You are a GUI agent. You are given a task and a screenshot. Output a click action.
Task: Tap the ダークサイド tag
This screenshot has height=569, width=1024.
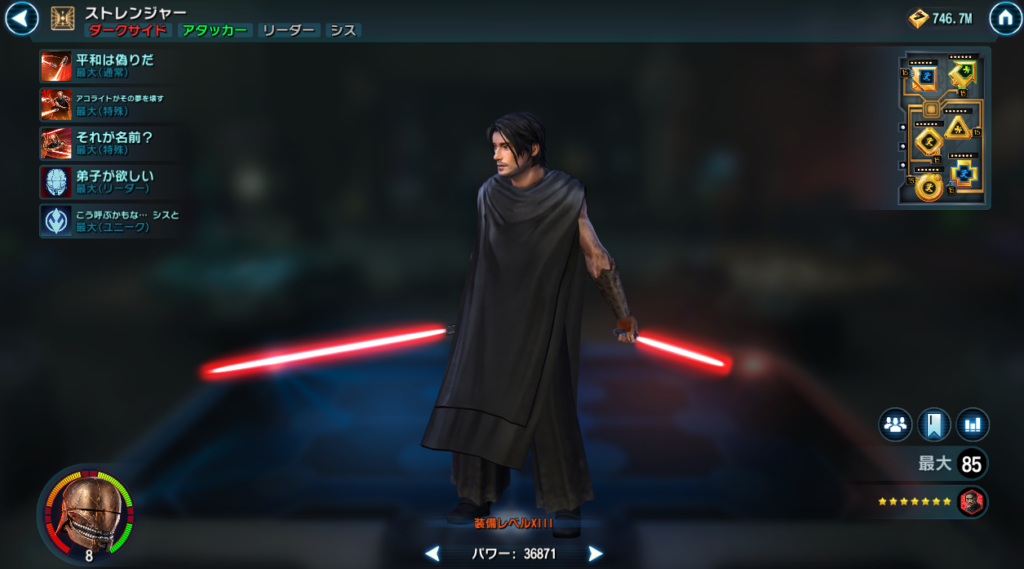coord(127,31)
